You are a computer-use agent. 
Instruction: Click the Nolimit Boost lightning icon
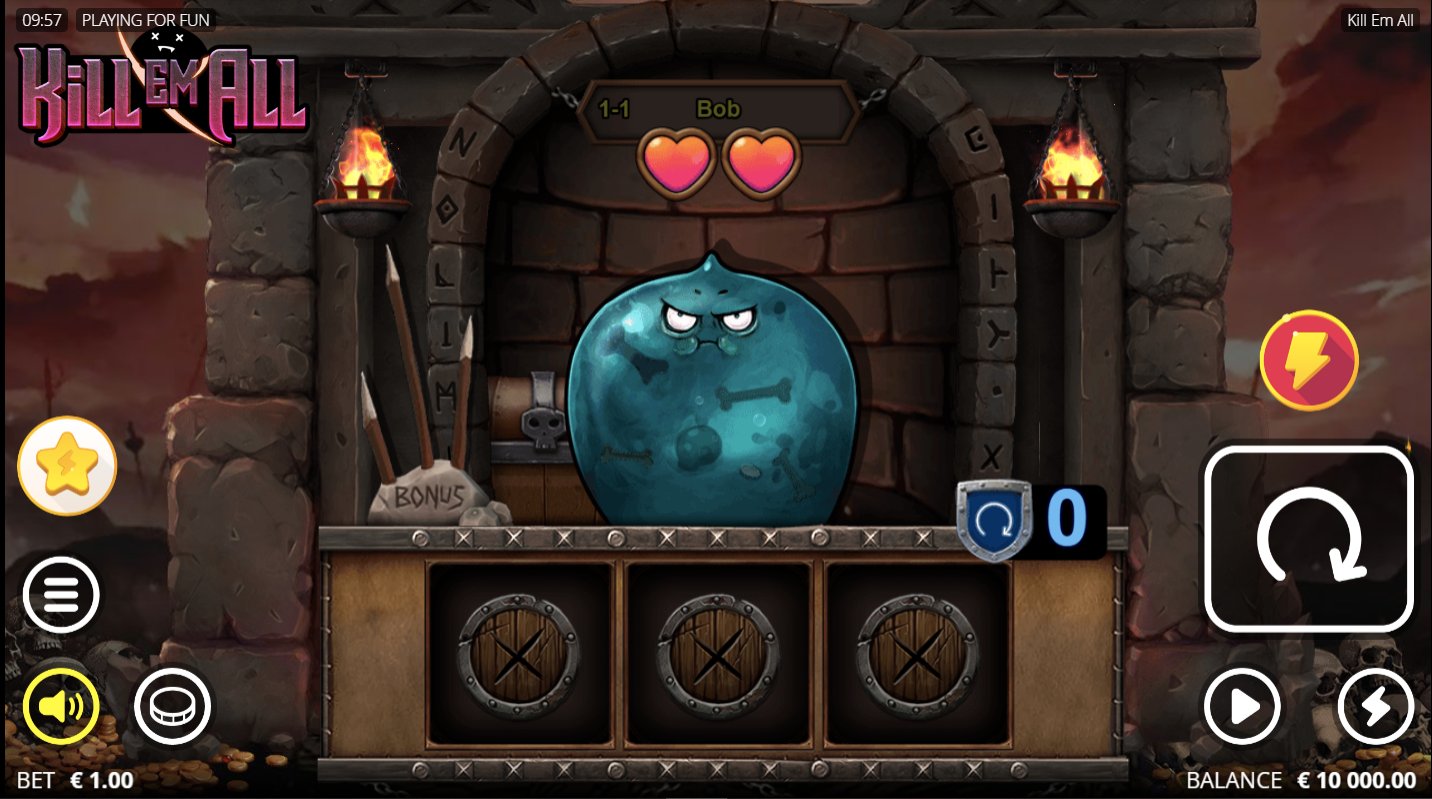coord(1310,360)
